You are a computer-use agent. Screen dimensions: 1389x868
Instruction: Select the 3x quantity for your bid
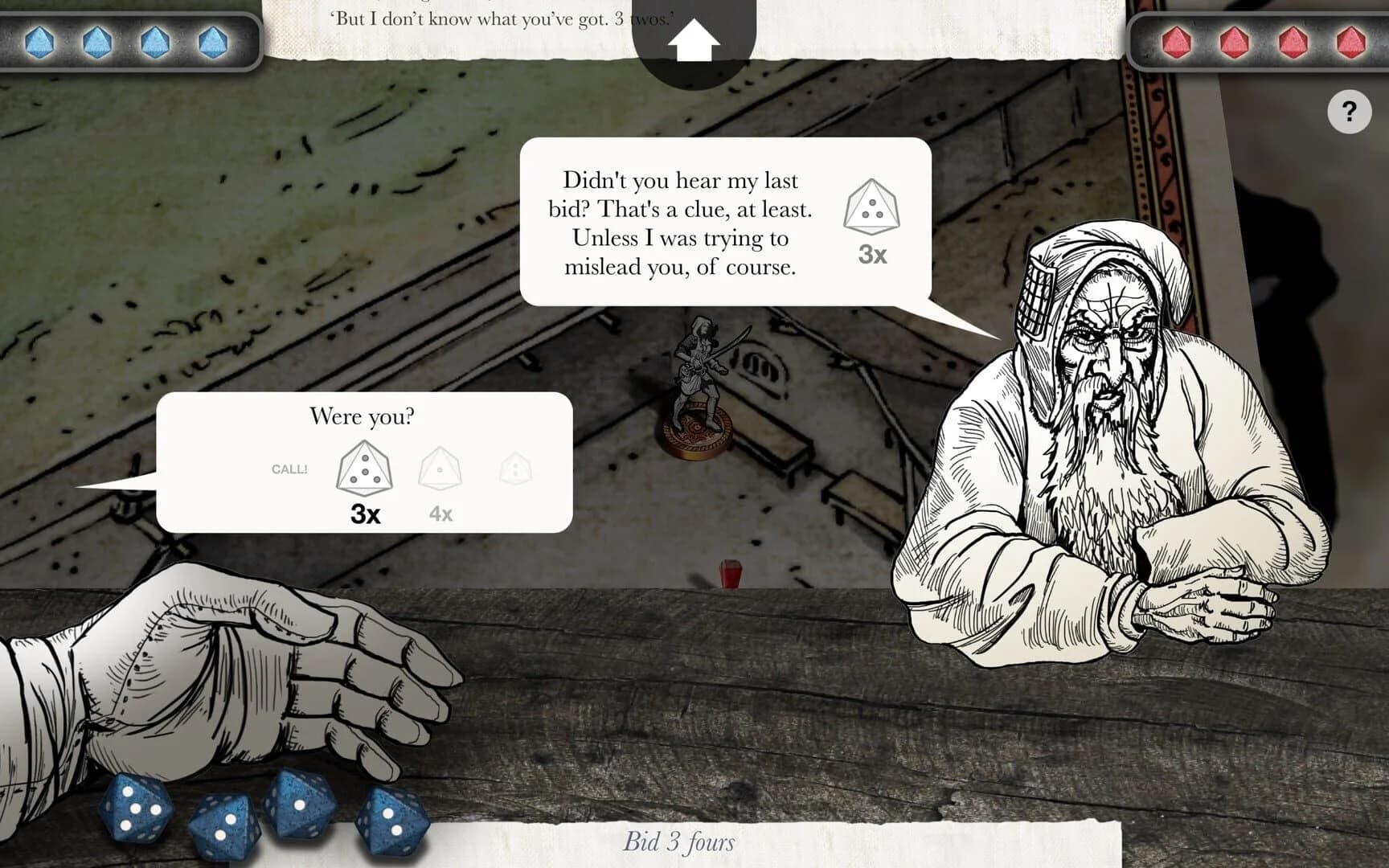pos(366,514)
